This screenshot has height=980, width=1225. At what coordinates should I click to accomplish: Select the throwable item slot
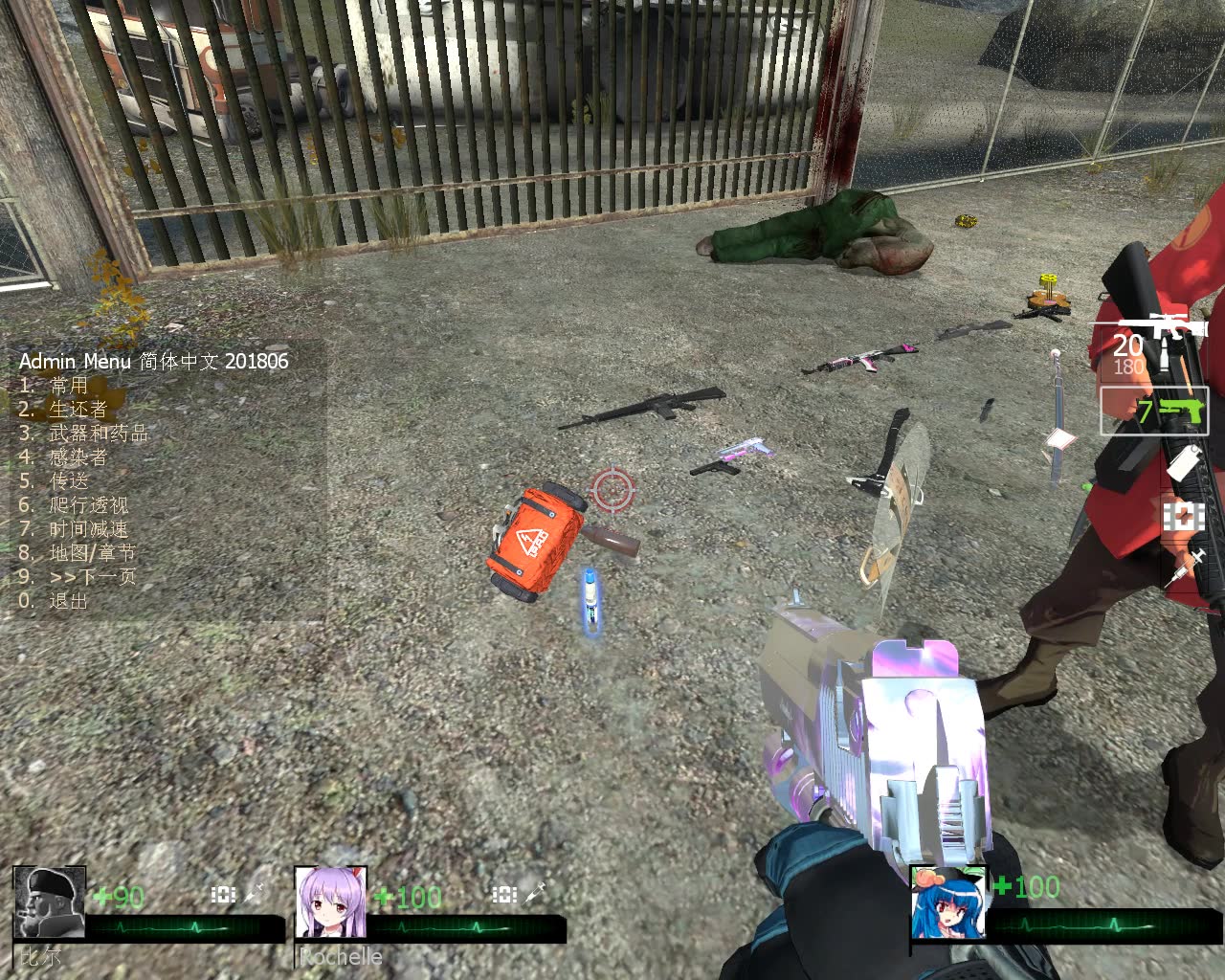[x=1184, y=463]
